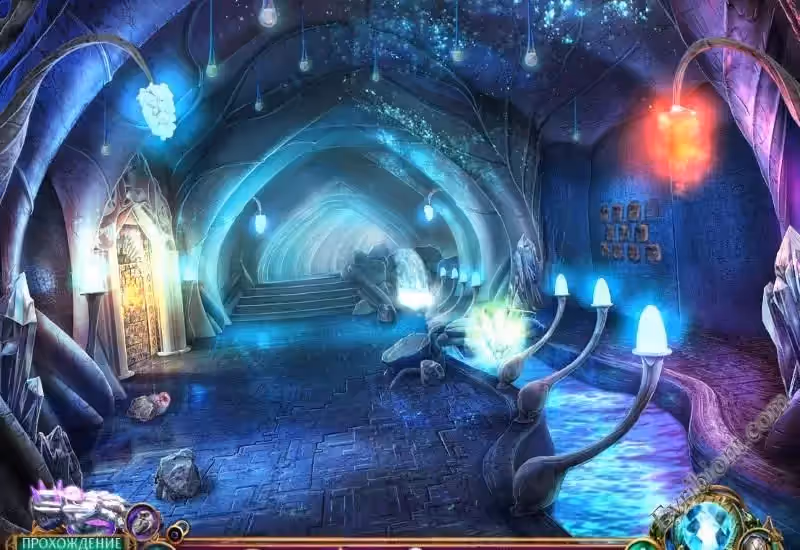Screen dimensions: 800x550
Task: Click the small dark orb beside the owl
Action: [x=176, y=531]
